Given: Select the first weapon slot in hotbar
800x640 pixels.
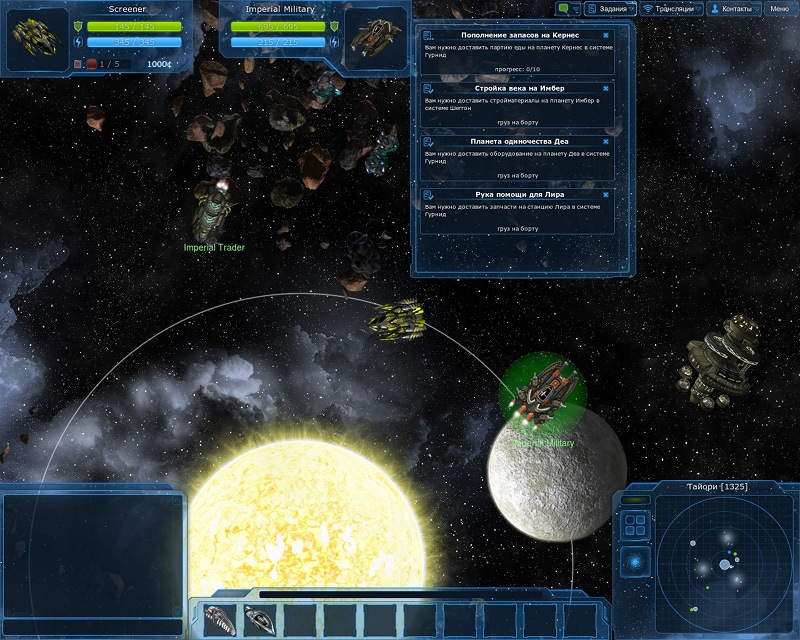Looking at the screenshot, I should click(x=221, y=620).
